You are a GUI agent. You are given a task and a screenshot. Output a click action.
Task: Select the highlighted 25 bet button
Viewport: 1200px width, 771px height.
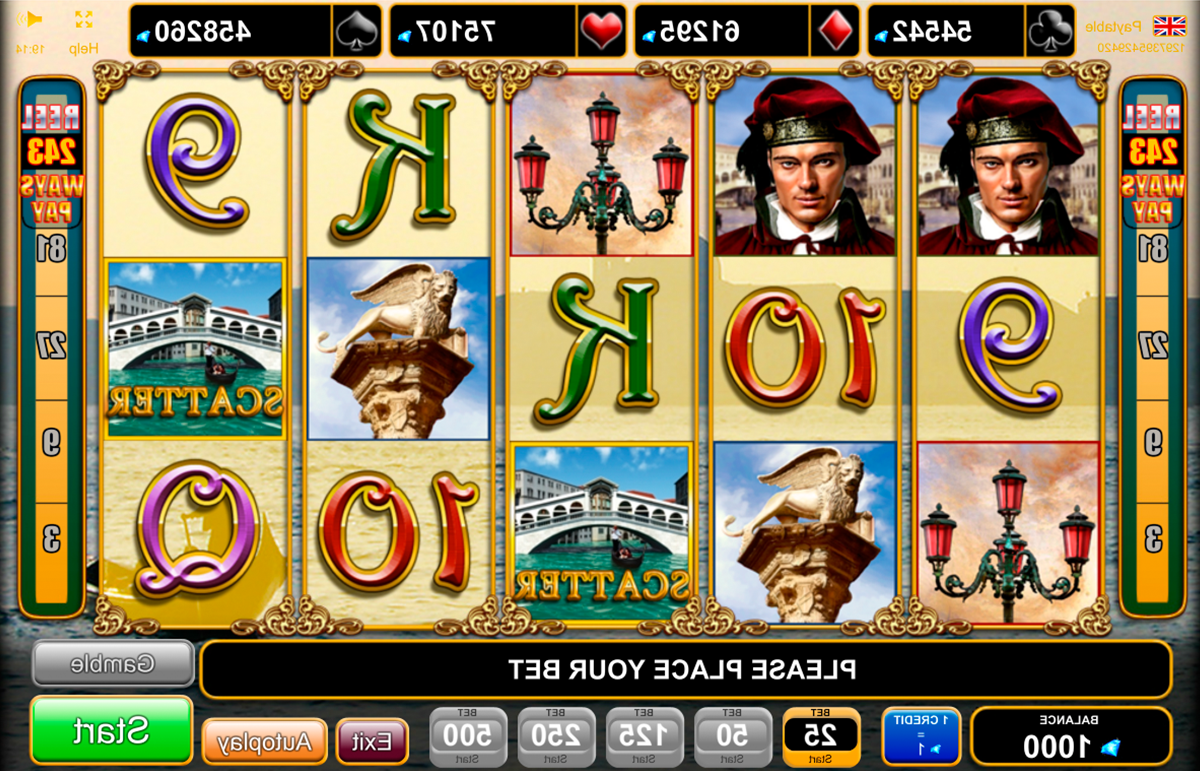click(821, 738)
